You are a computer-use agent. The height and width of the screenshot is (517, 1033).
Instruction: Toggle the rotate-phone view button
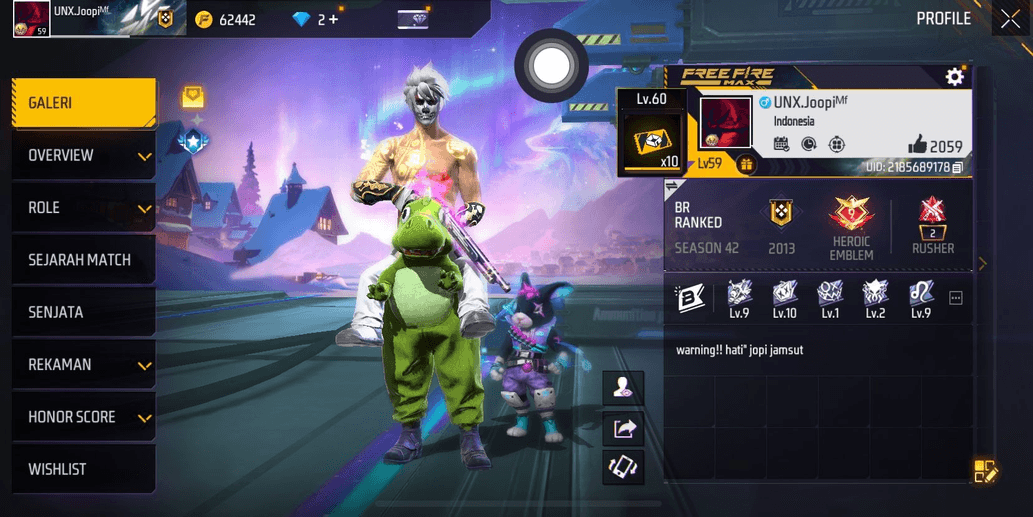coord(624,467)
